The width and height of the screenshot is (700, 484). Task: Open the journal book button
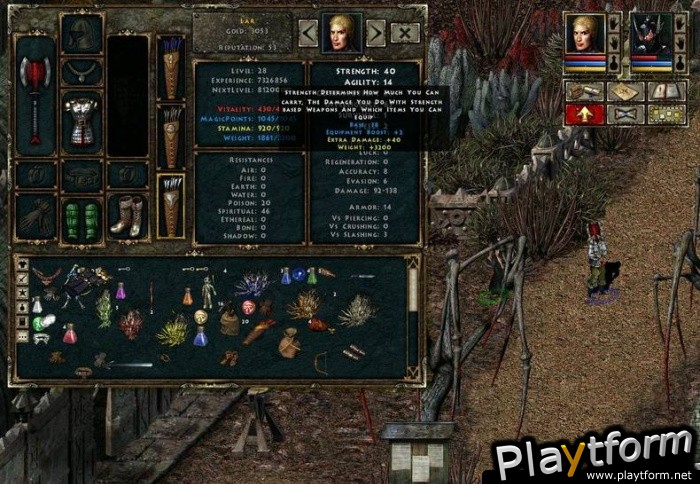point(664,91)
